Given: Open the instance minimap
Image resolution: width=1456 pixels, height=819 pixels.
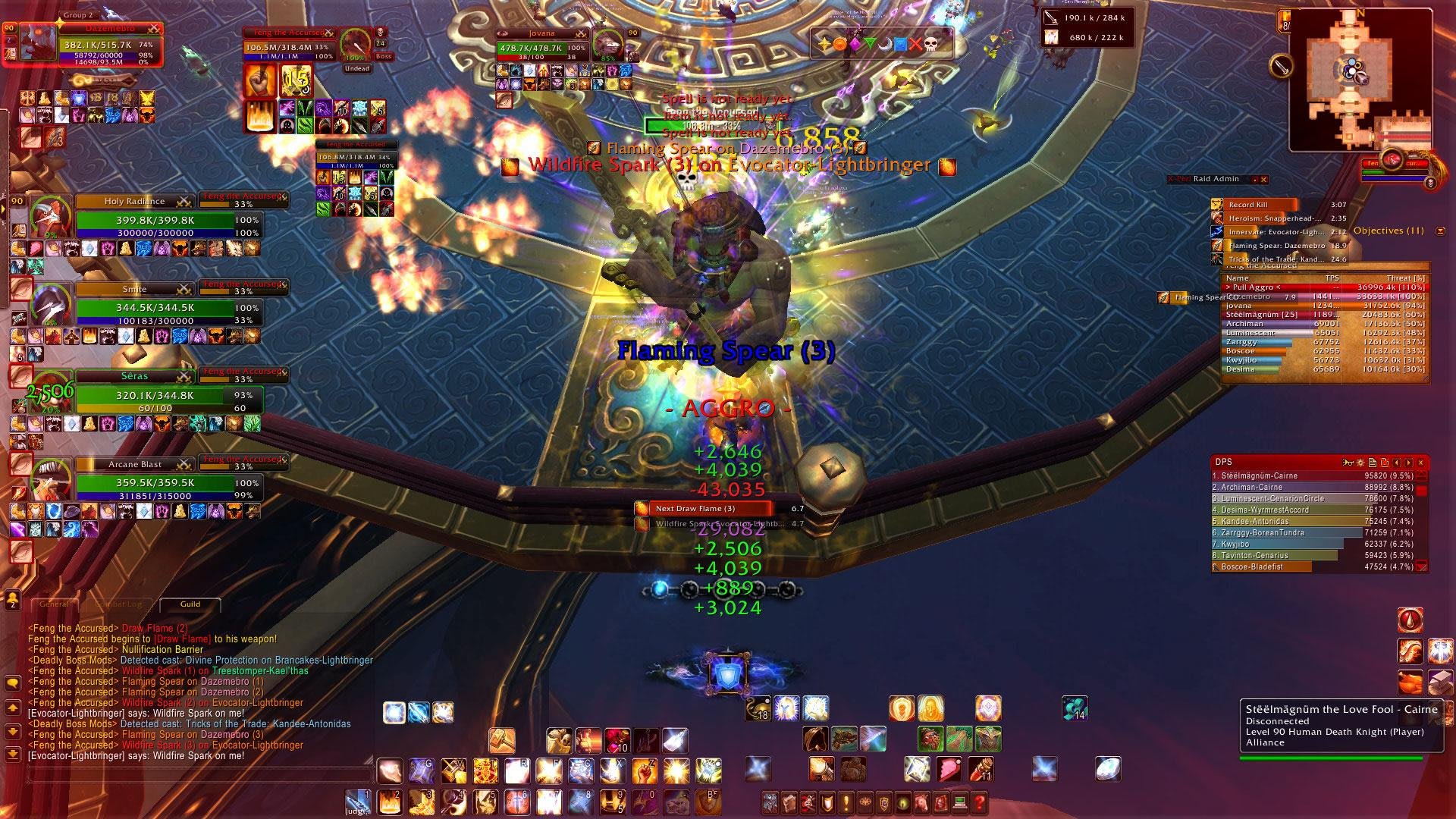Looking at the screenshot, I should point(1360,78).
